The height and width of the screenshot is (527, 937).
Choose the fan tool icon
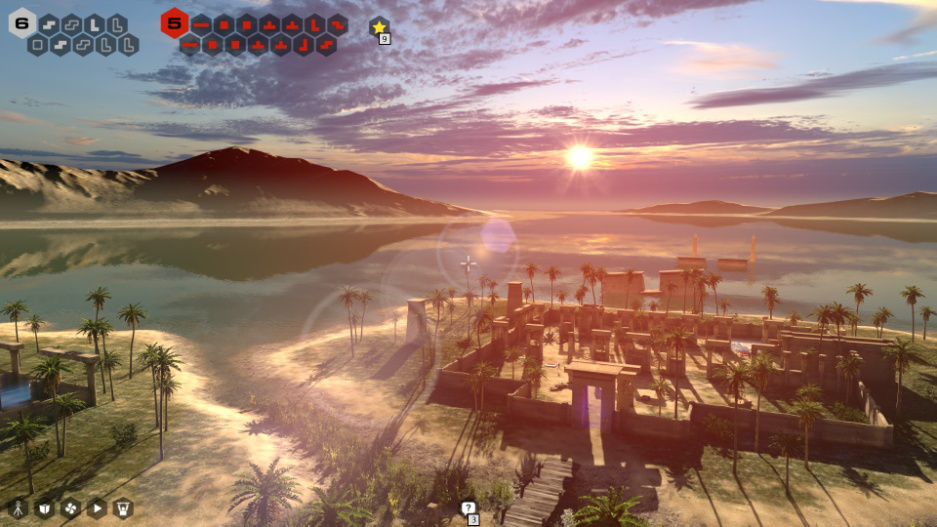pyautogui.click(x=70, y=508)
